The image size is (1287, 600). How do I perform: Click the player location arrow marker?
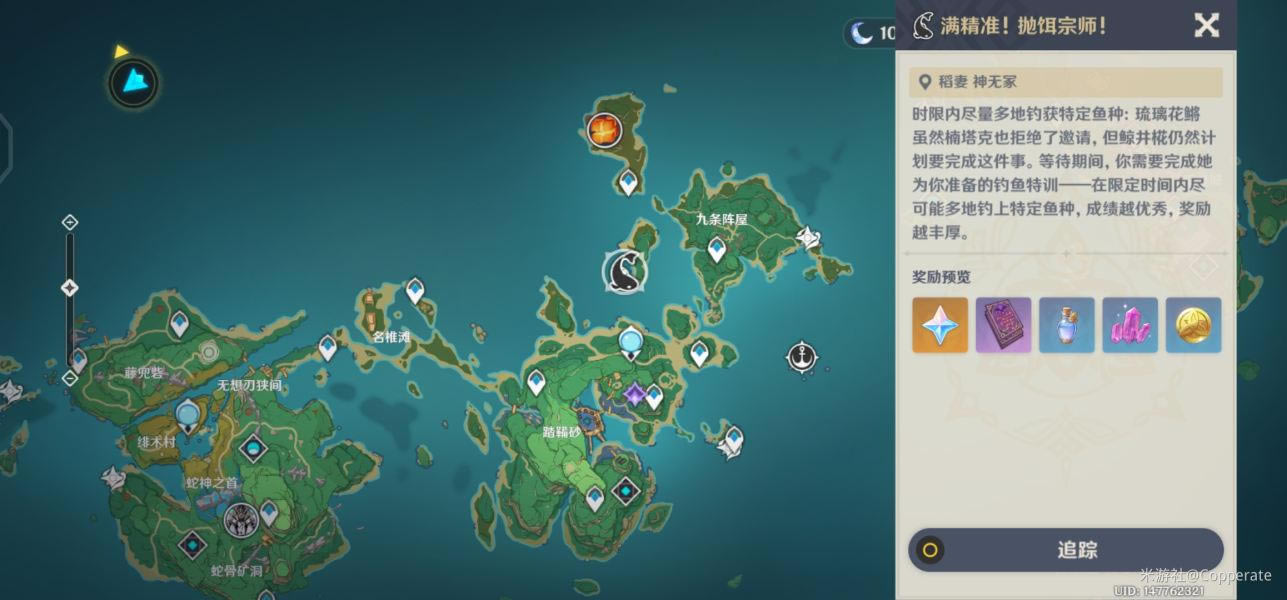pos(133,82)
